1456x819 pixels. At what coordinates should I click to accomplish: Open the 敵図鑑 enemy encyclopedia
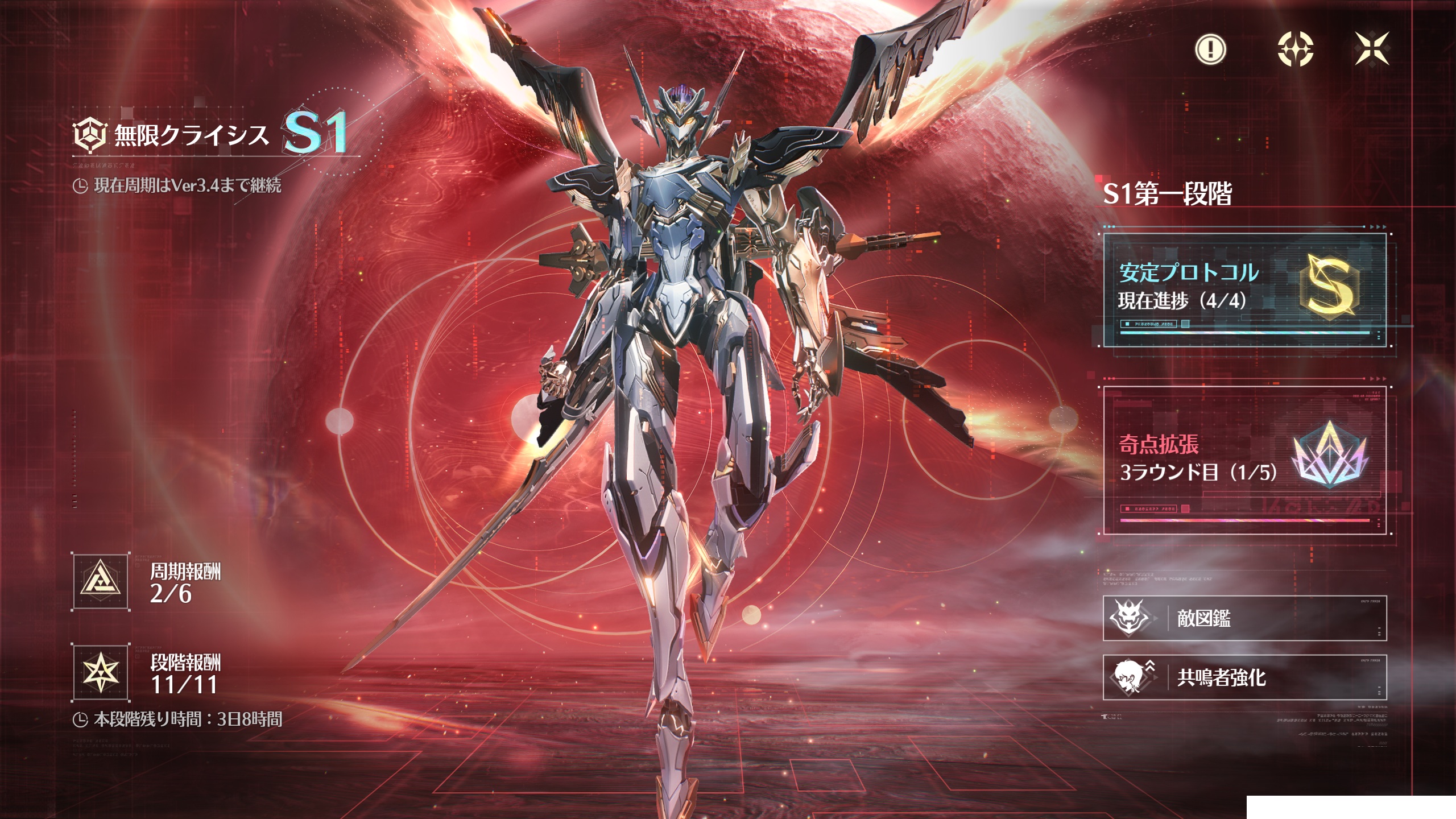point(1244,618)
